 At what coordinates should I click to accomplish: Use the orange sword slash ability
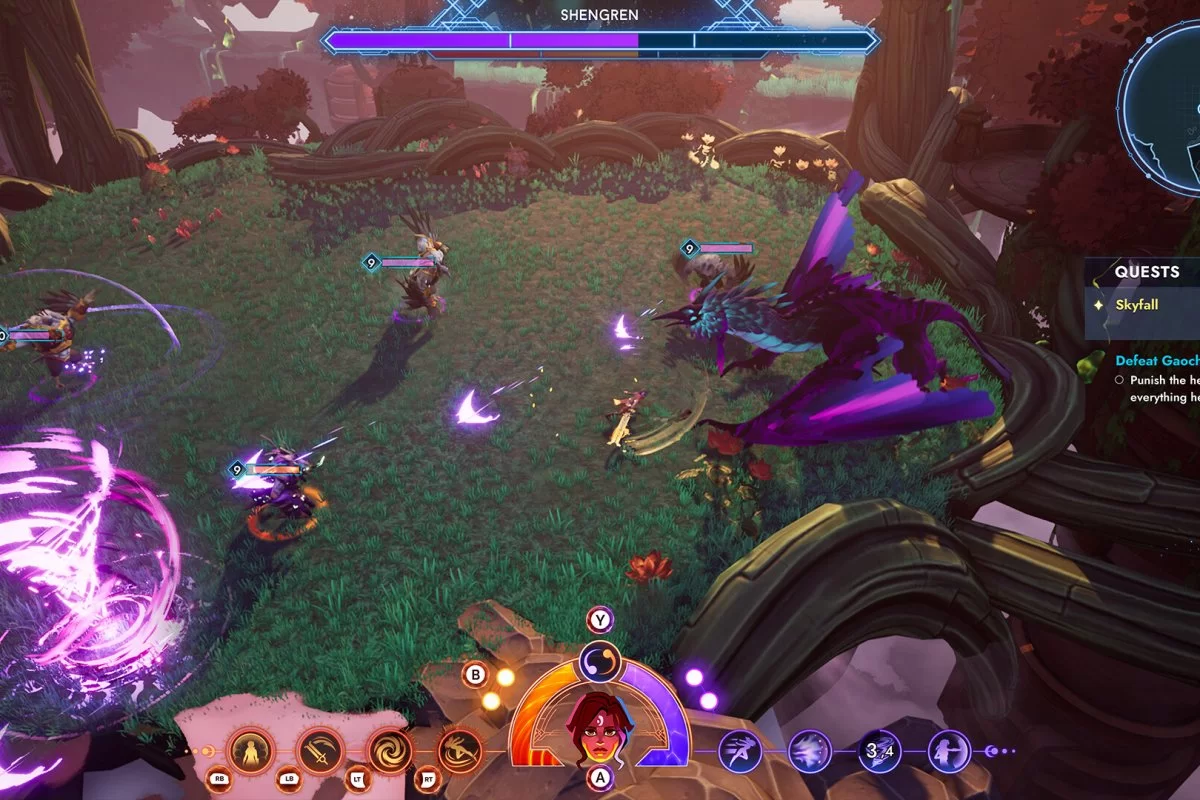coord(320,750)
